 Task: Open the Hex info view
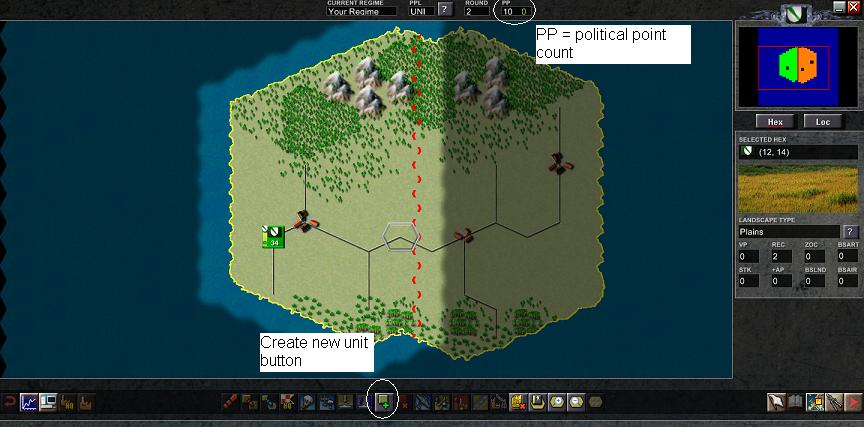pyautogui.click(x=774, y=122)
